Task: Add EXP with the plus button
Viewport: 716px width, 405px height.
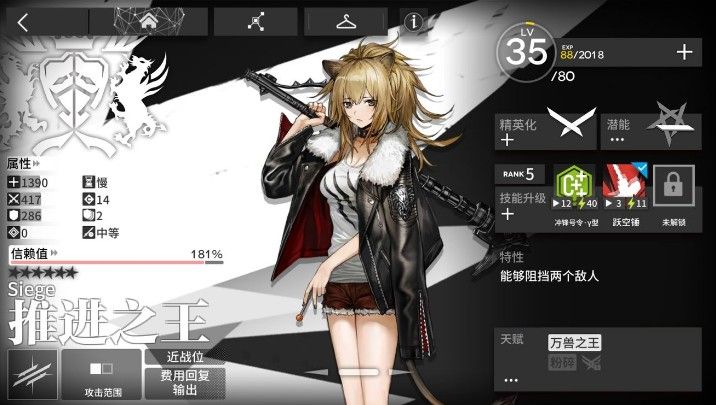Action: pyautogui.click(x=684, y=52)
